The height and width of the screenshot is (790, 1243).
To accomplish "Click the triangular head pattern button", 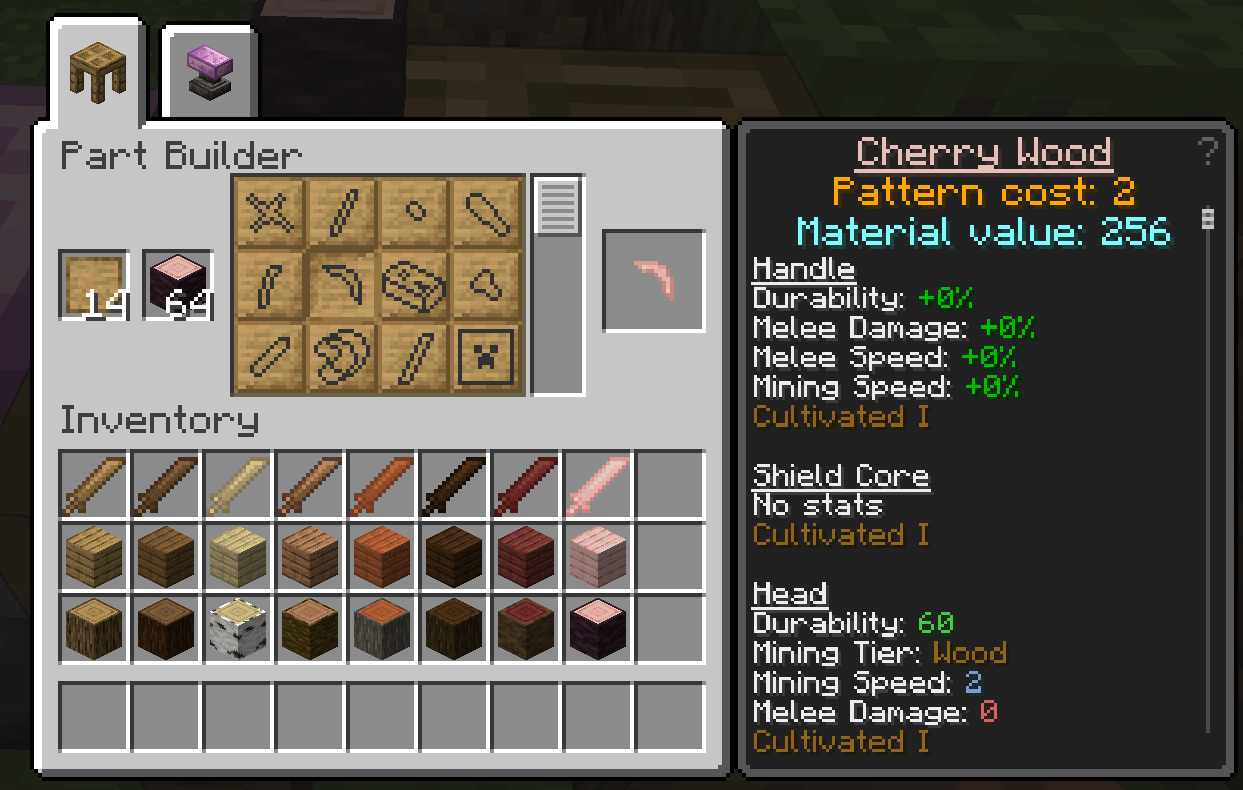I will tap(487, 284).
